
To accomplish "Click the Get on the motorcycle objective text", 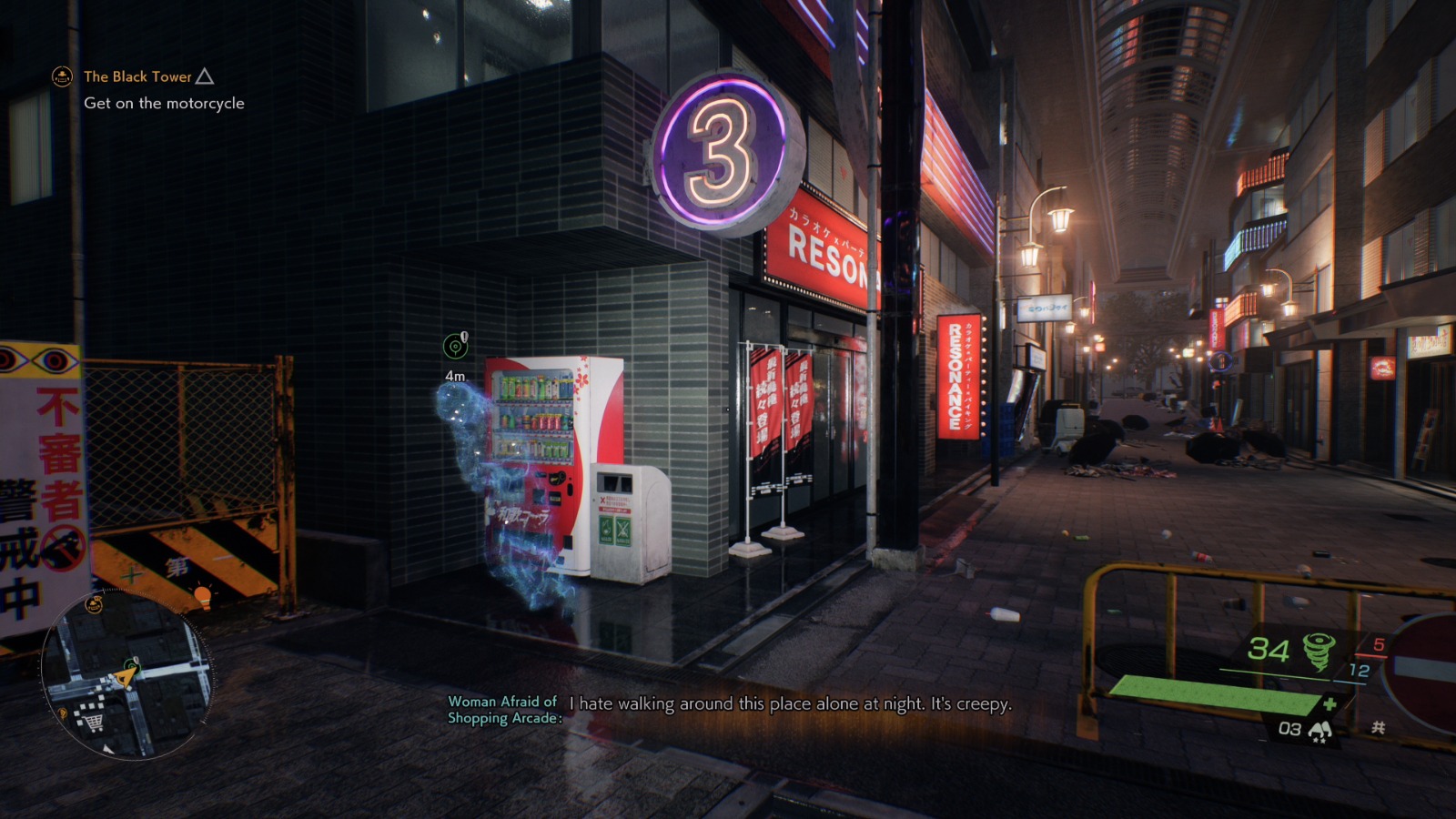I will pos(164,104).
